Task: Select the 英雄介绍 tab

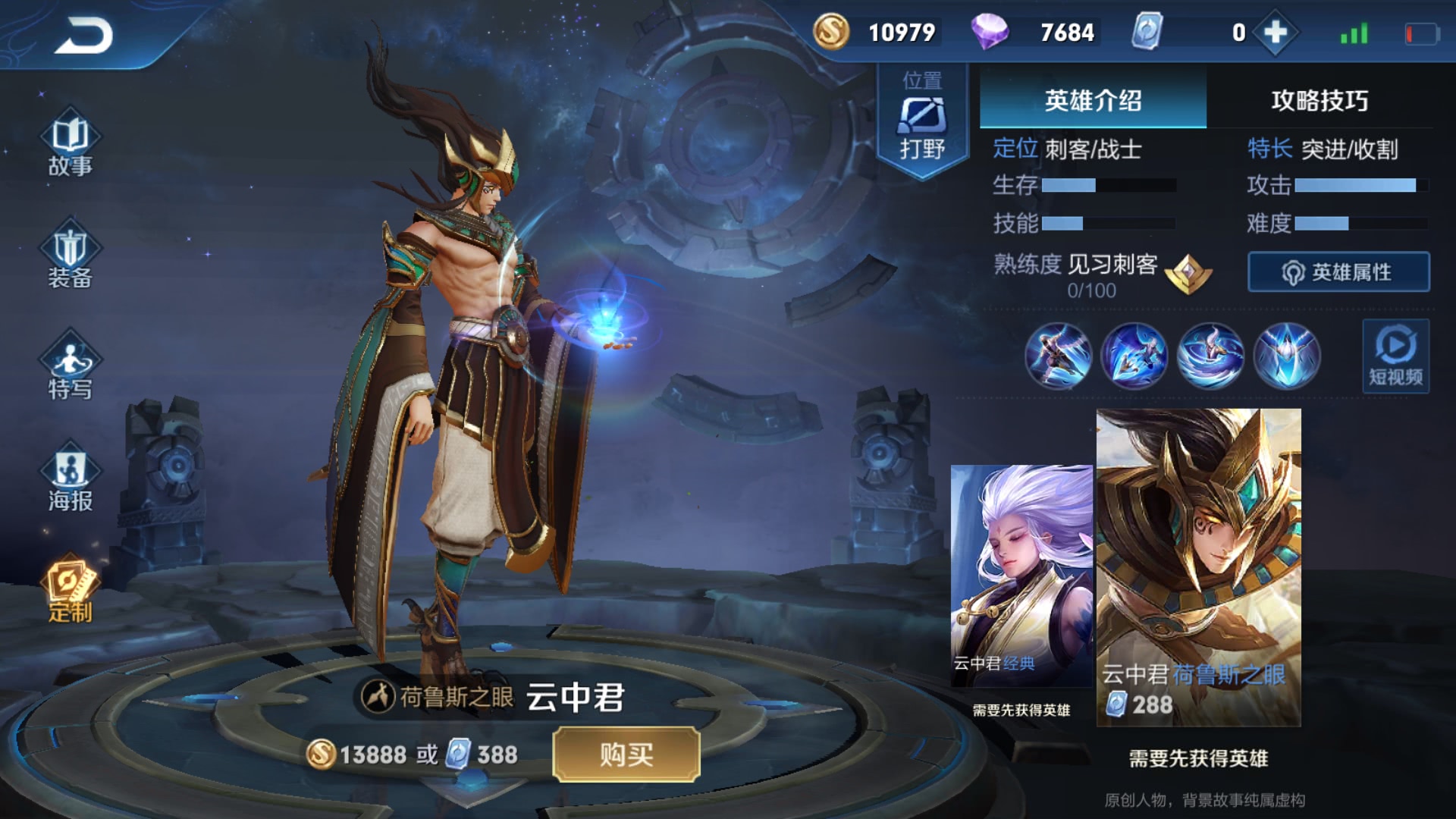Action: tap(1093, 101)
